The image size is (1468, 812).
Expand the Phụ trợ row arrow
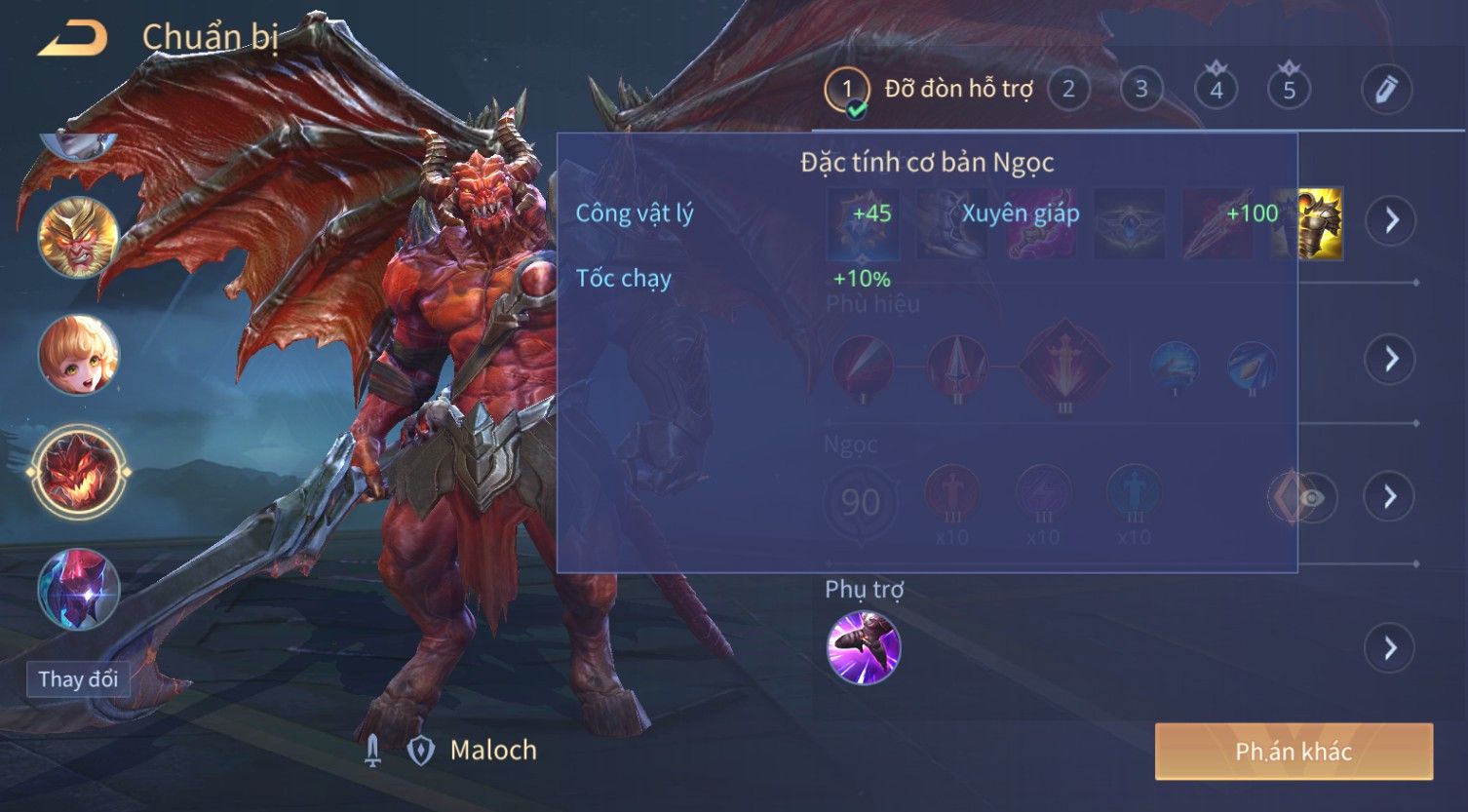(1390, 648)
